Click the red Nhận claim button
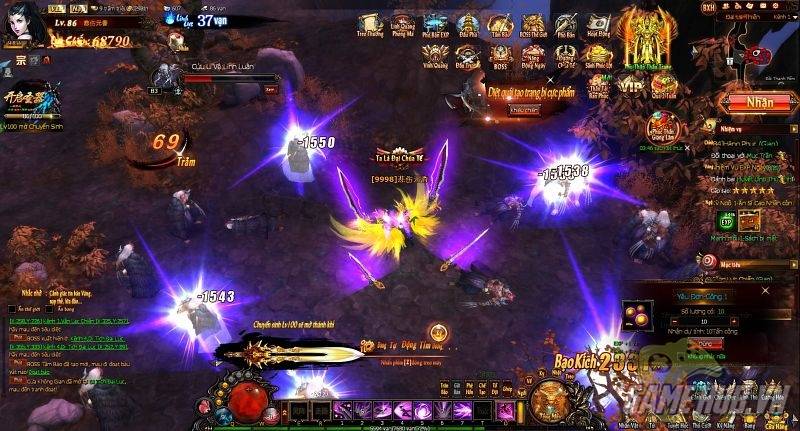Screen dimensions: 800x431 (759, 101)
